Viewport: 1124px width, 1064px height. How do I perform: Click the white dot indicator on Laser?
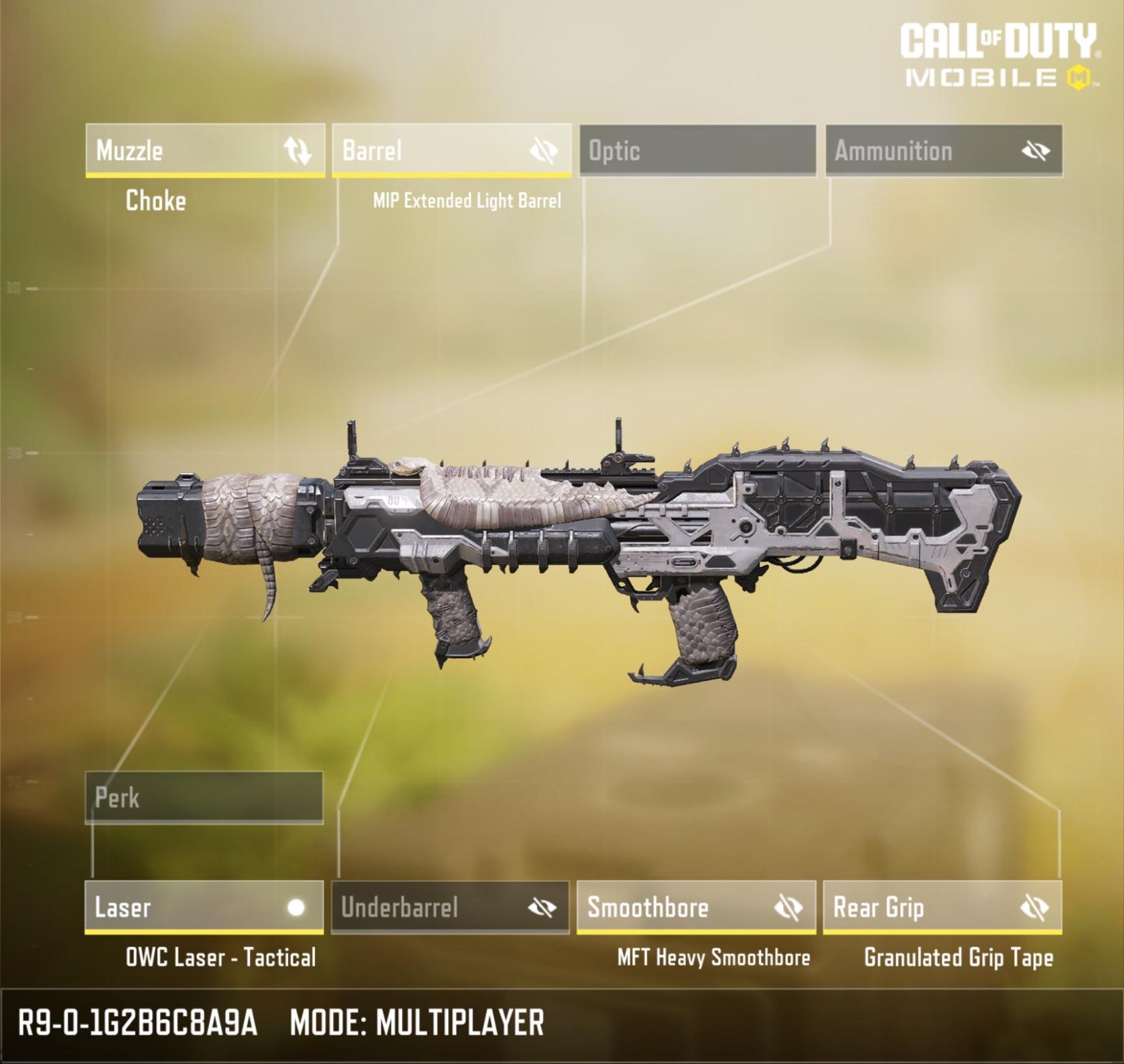coord(295,907)
